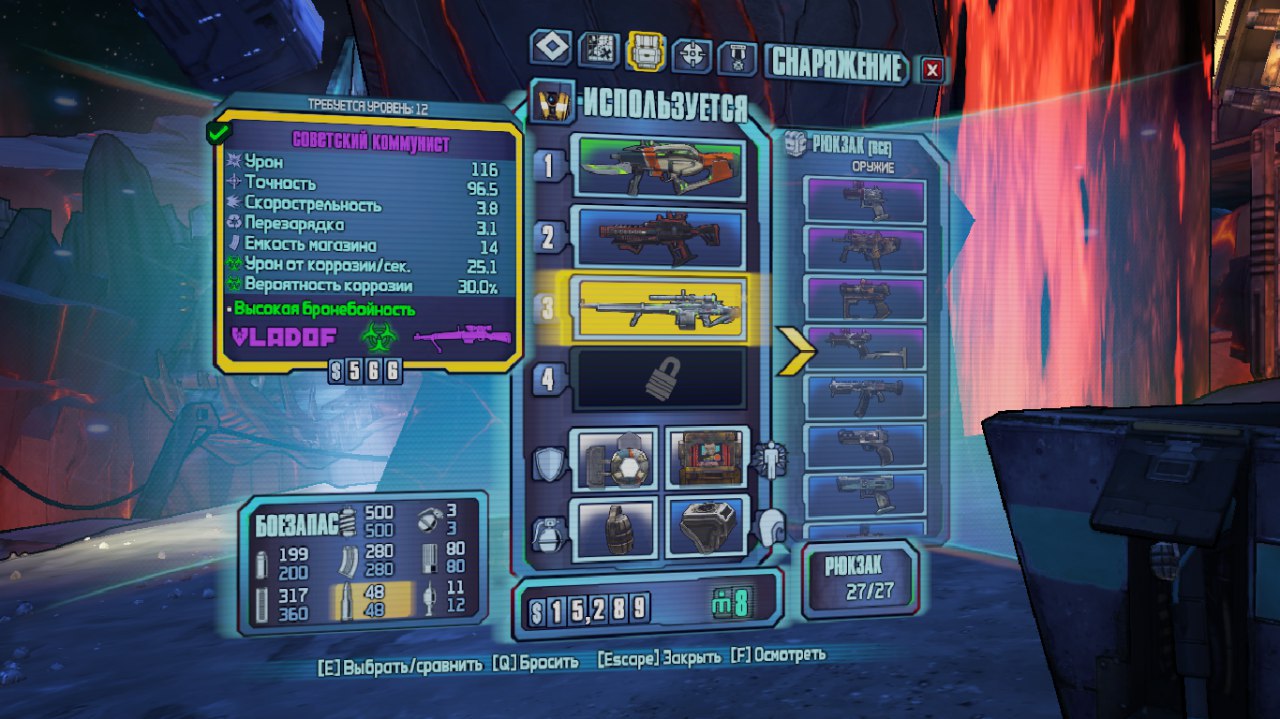
Task: Select the backpack inventory tab
Action: coord(645,50)
